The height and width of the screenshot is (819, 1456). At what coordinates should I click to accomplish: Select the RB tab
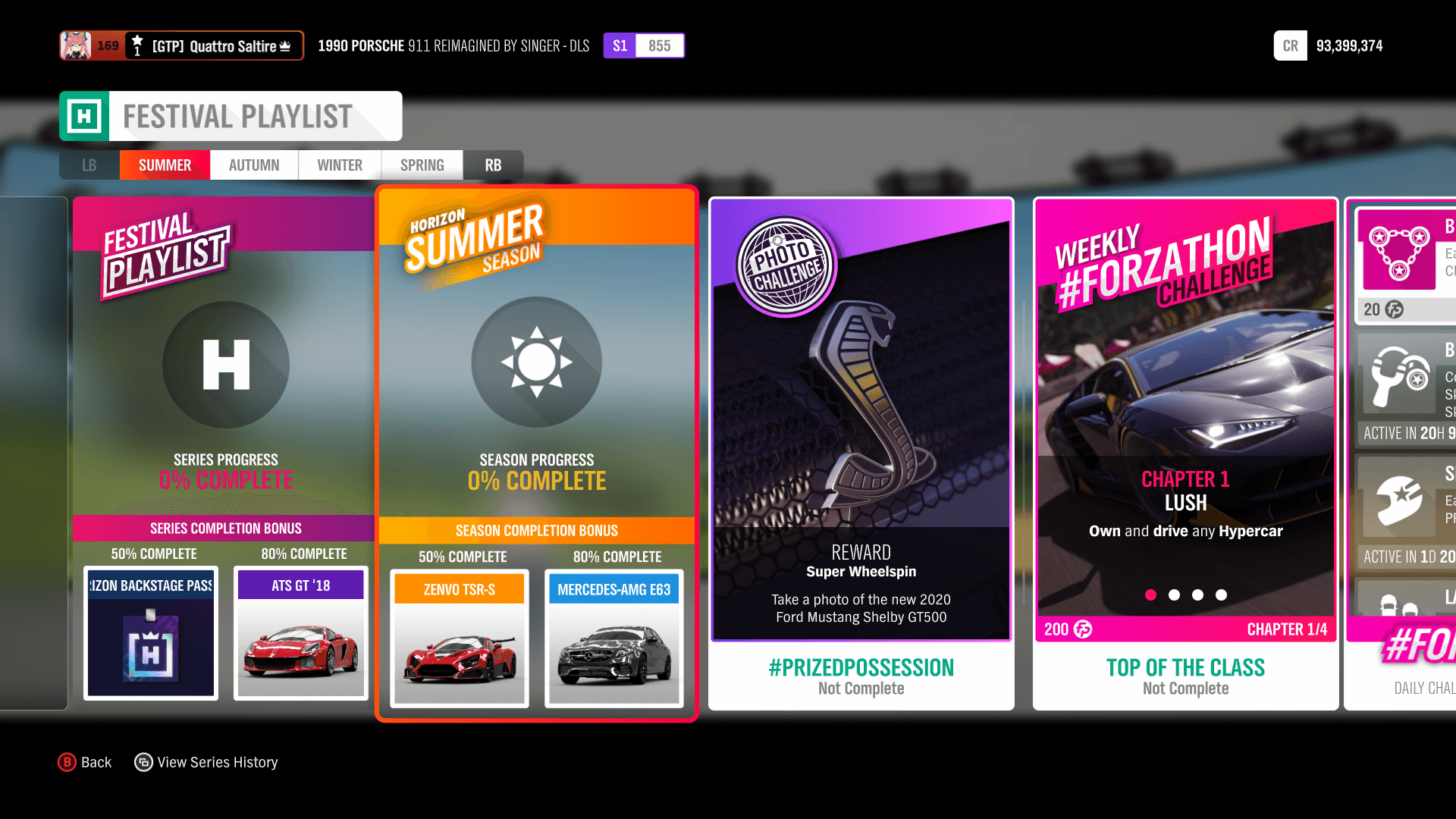click(493, 165)
